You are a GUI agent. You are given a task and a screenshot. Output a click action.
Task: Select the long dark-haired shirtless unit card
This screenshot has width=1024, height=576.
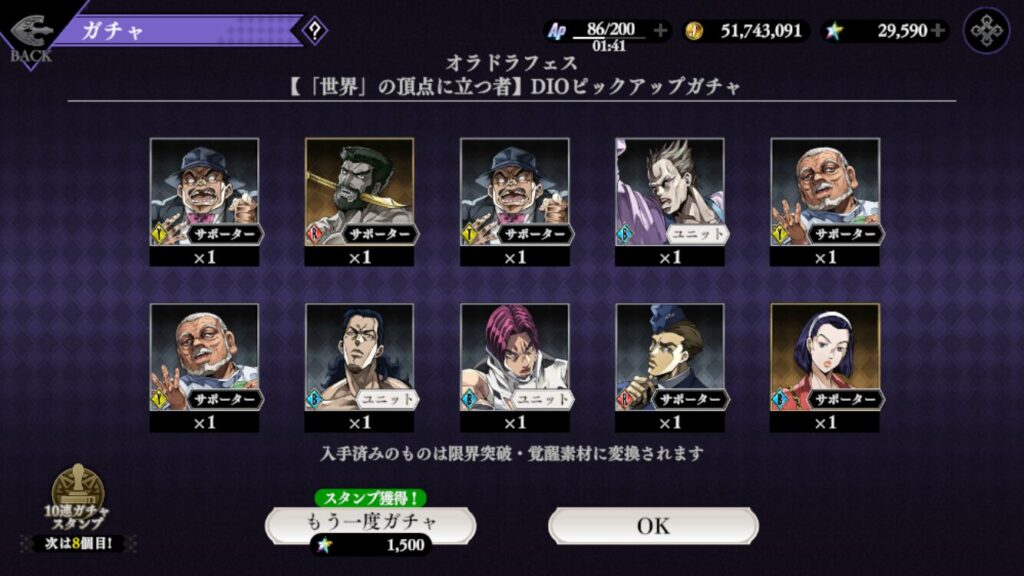(x=359, y=358)
